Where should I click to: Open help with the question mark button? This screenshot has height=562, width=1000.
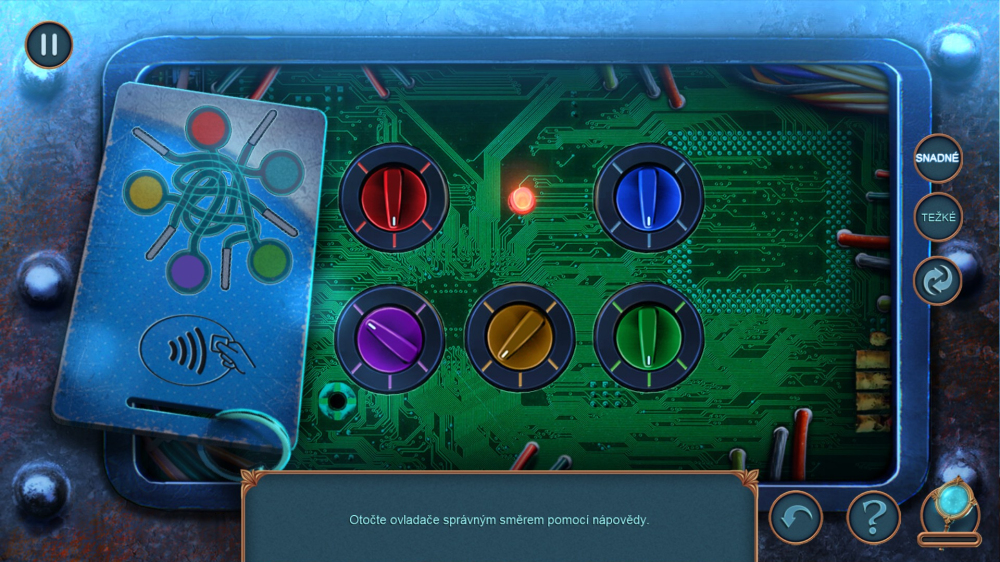click(x=873, y=517)
